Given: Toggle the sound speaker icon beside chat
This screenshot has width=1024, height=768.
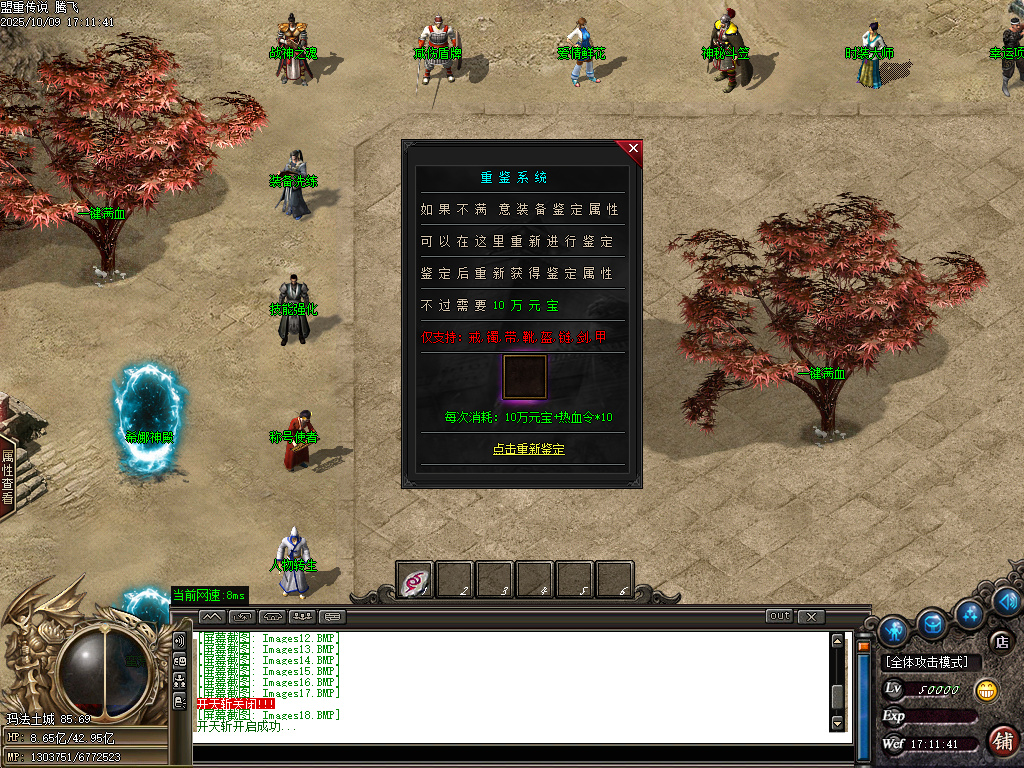Looking at the screenshot, I should pyautogui.click(x=180, y=641).
